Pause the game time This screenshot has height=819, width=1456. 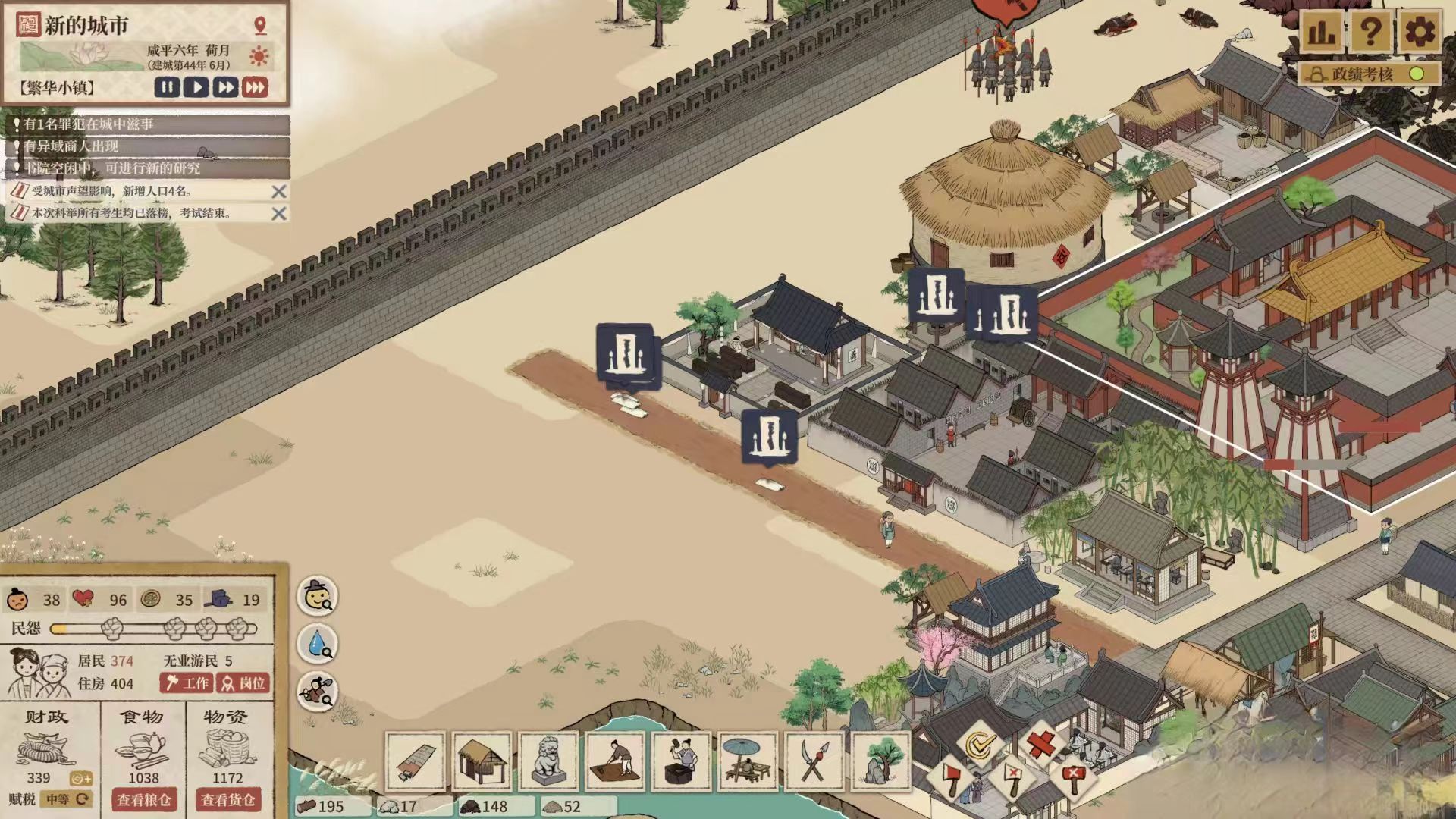click(x=168, y=87)
